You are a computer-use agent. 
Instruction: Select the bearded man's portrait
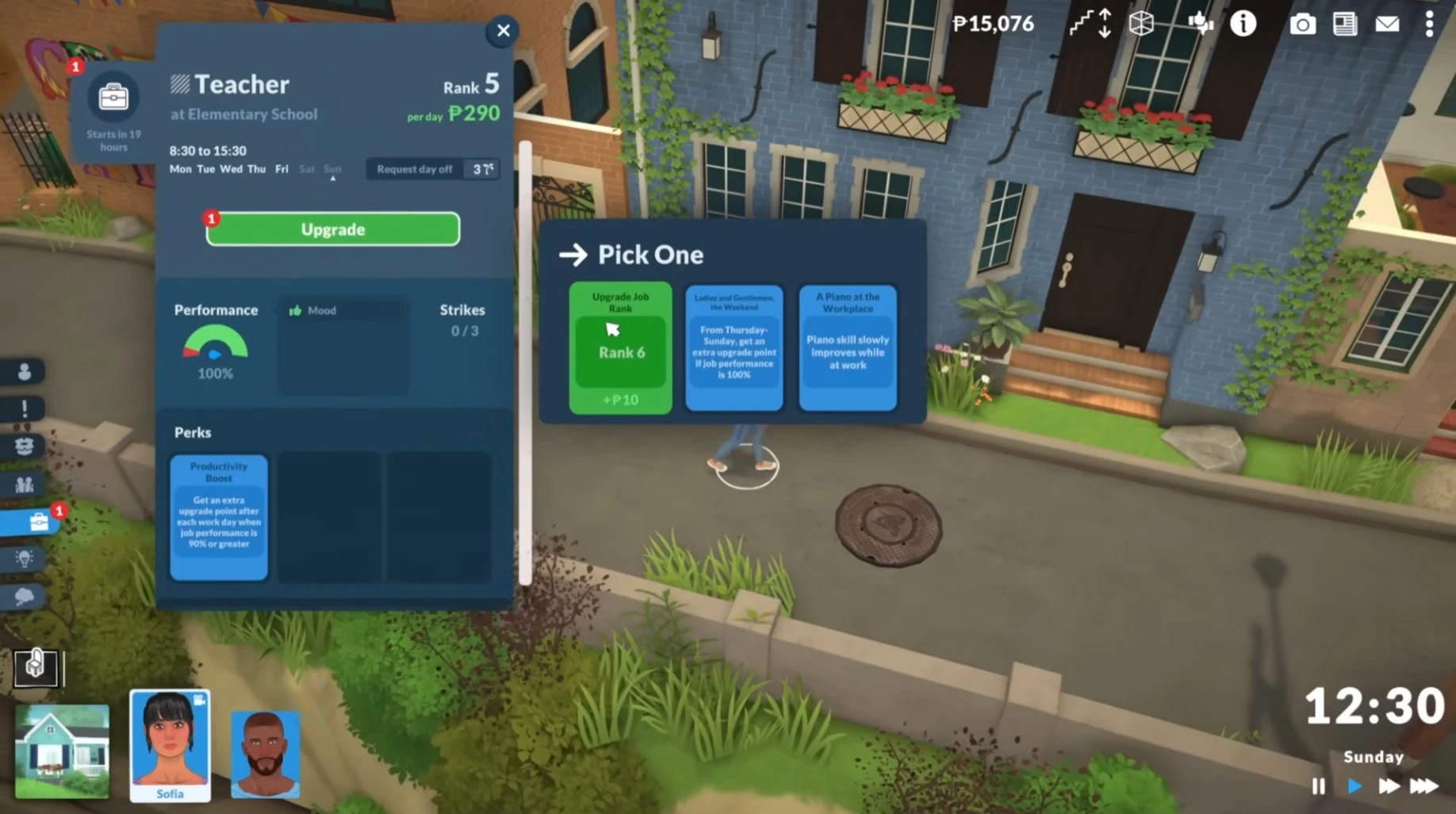(x=265, y=753)
